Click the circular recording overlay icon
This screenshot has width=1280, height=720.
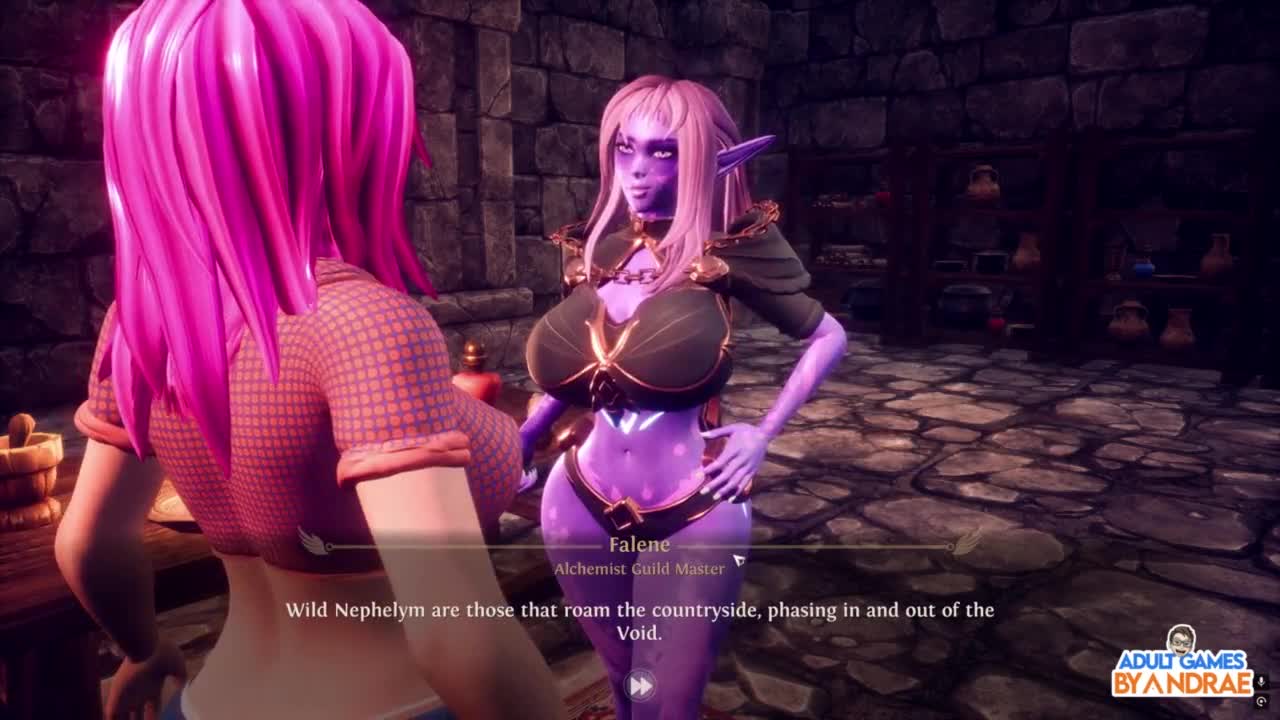pos(1262,702)
